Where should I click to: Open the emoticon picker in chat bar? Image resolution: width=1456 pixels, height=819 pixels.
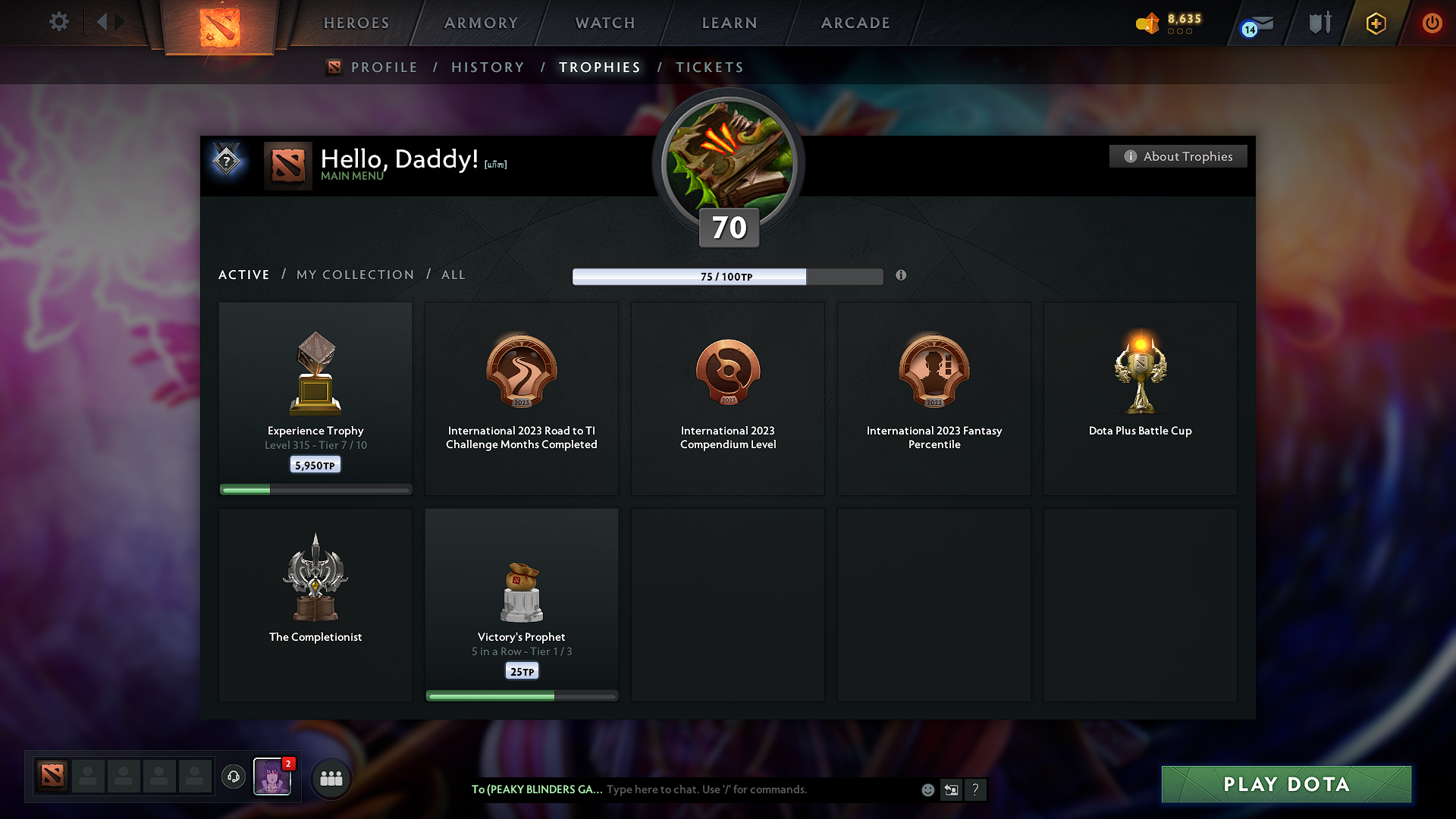[x=927, y=789]
